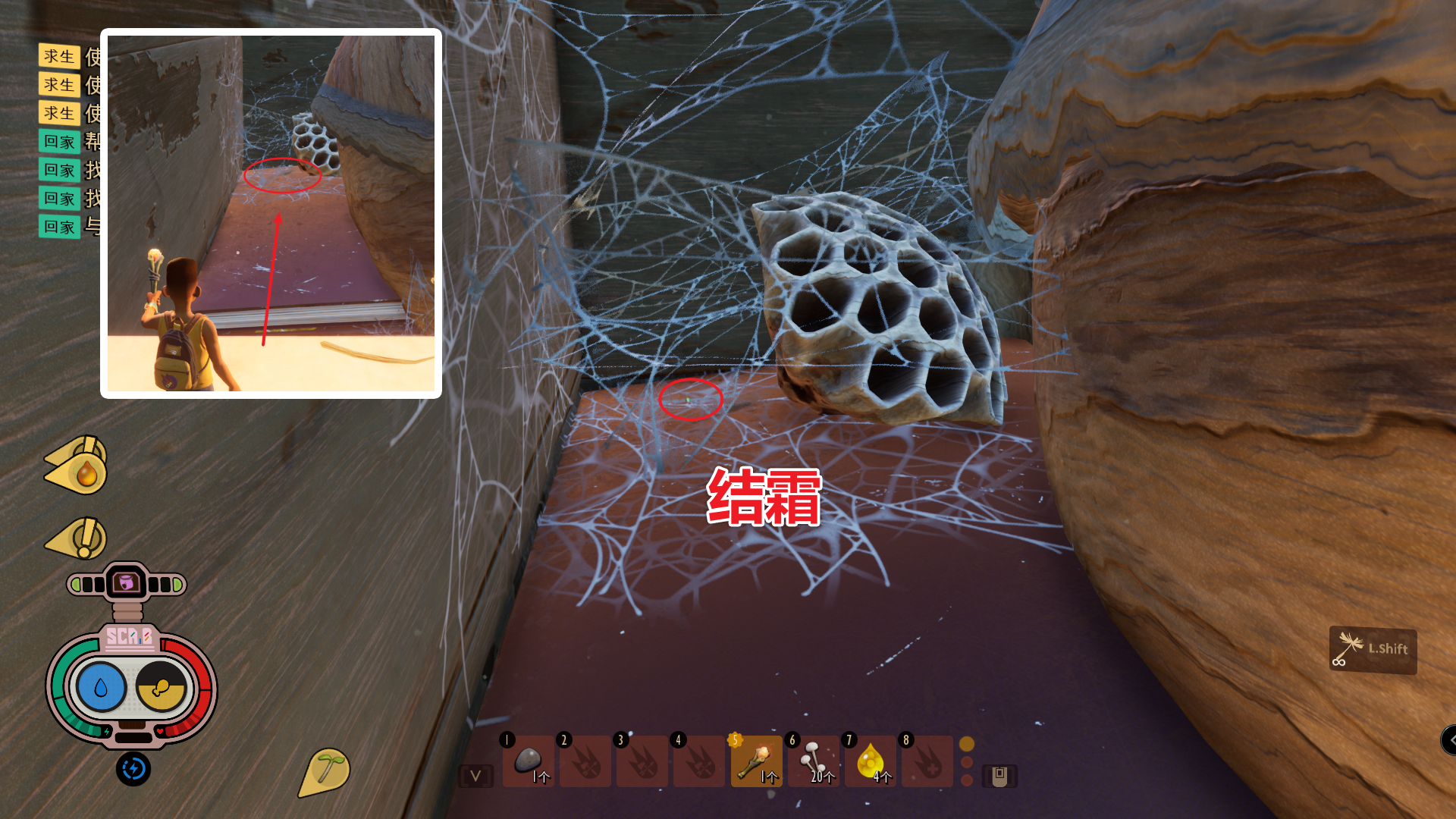Select the mushrooms in hotbar slot 6
Screen dimensions: 1456x819
click(813, 762)
